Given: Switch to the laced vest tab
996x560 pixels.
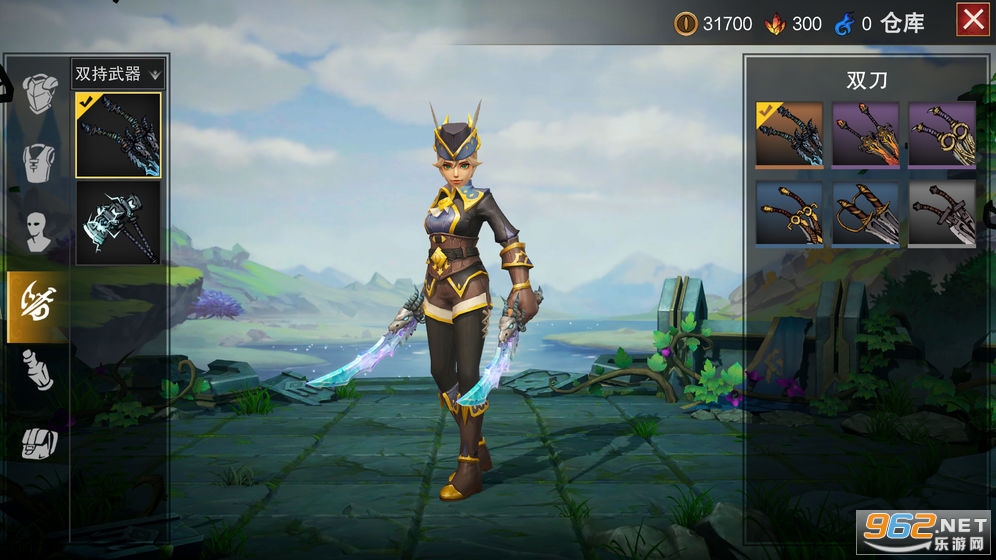Looking at the screenshot, I should 38,163.
